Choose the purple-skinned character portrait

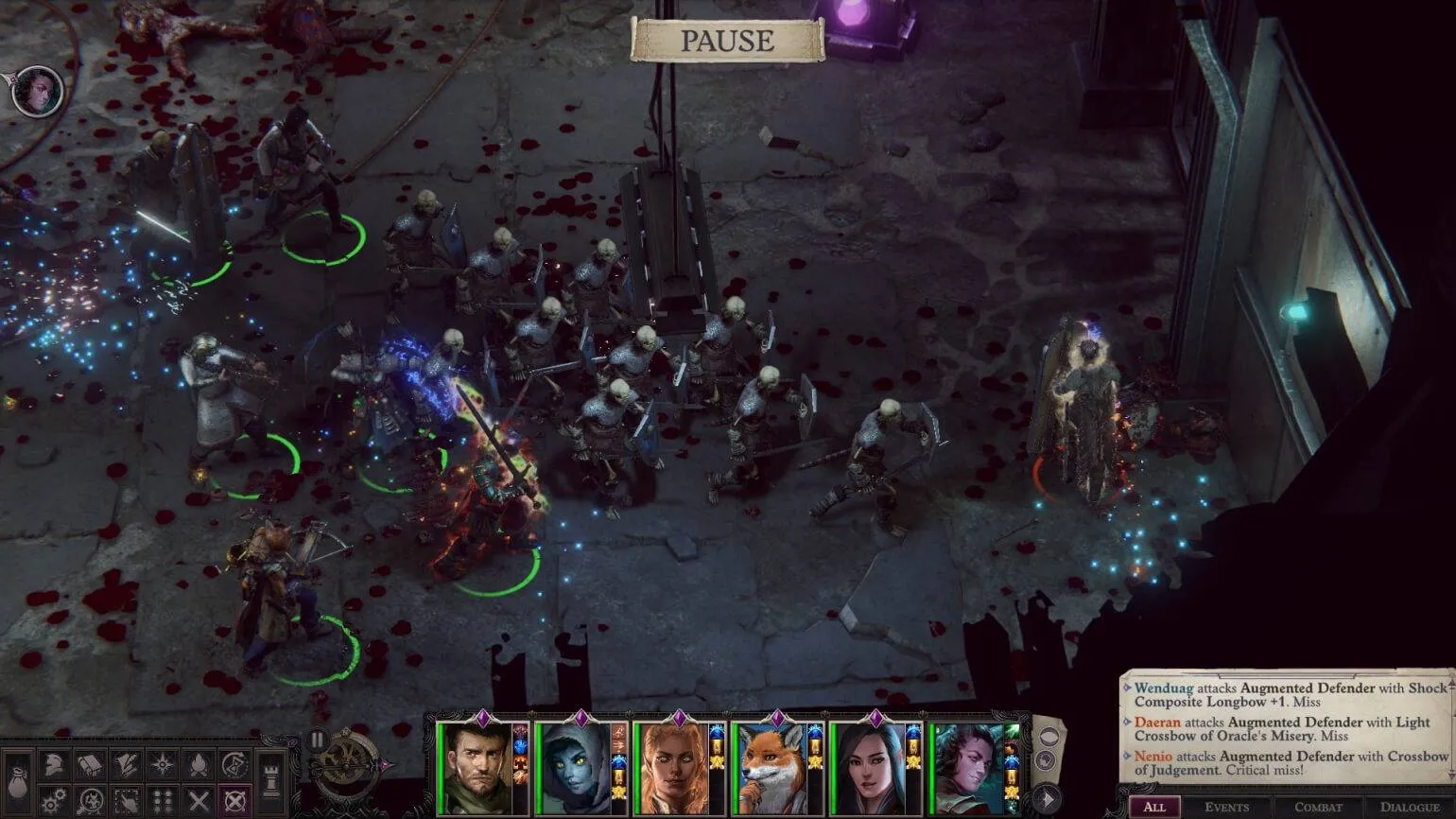coord(966,769)
